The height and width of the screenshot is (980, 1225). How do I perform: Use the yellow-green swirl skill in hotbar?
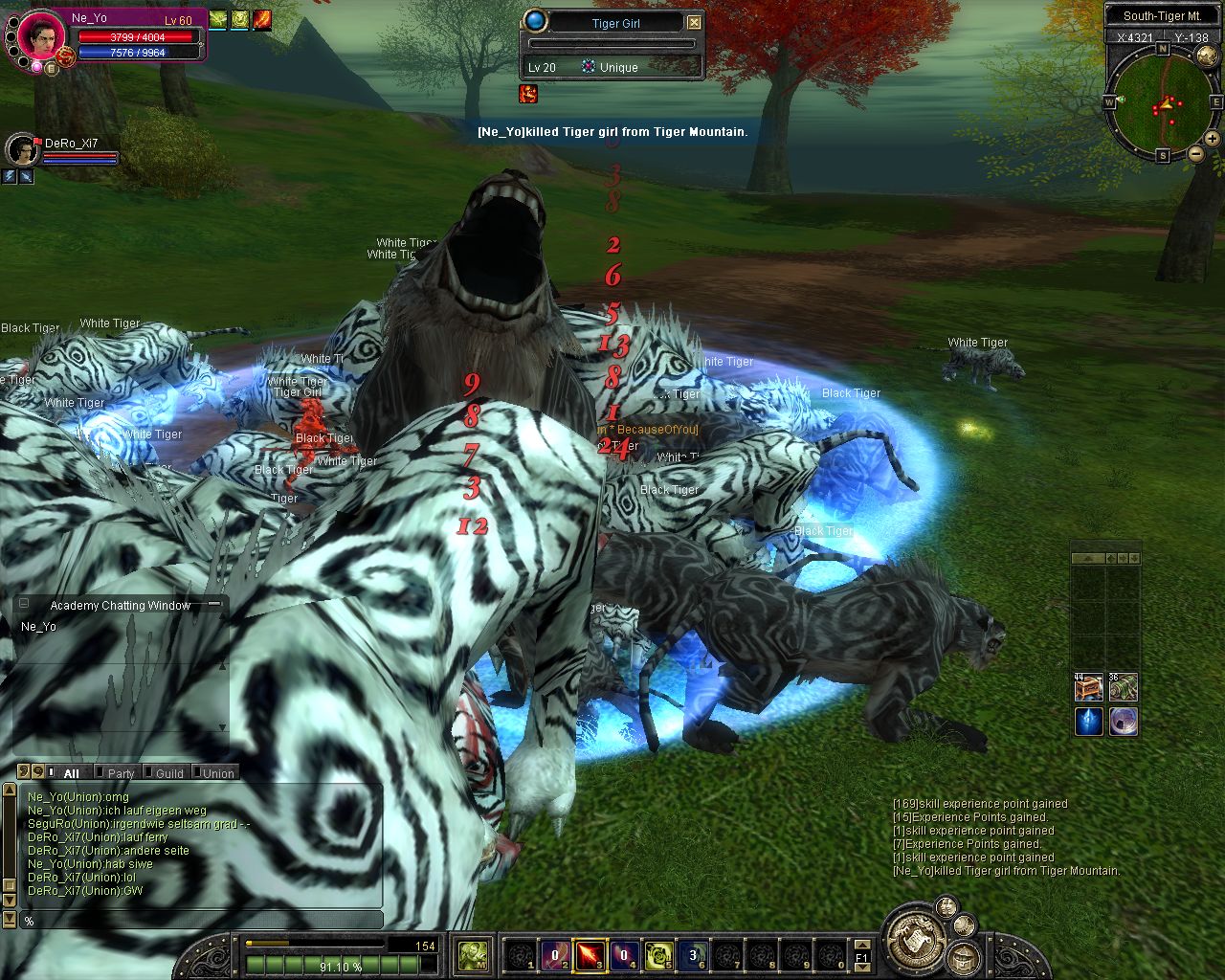click(658, 954)
